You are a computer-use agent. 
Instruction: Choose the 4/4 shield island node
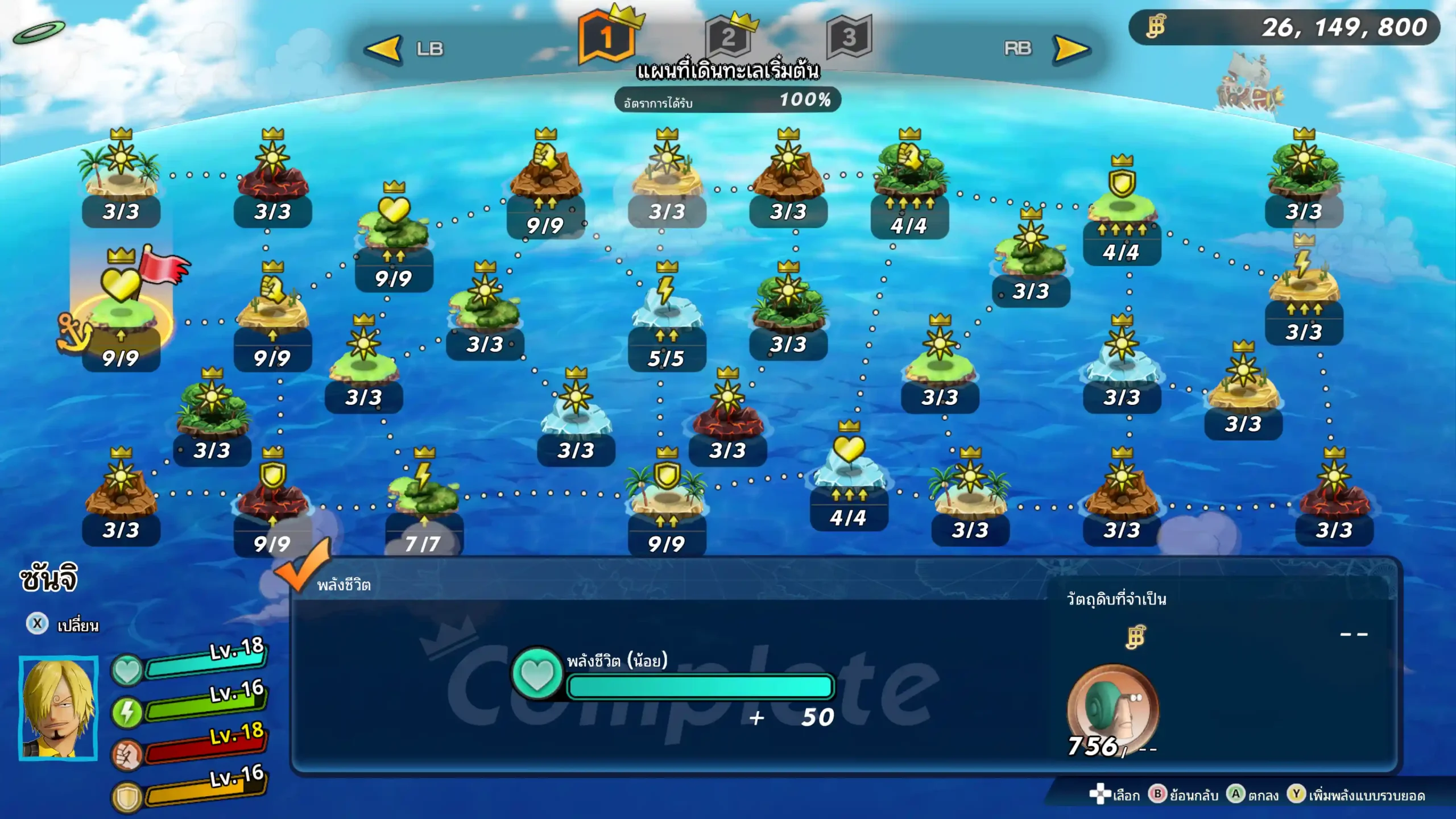point(1122,205)
